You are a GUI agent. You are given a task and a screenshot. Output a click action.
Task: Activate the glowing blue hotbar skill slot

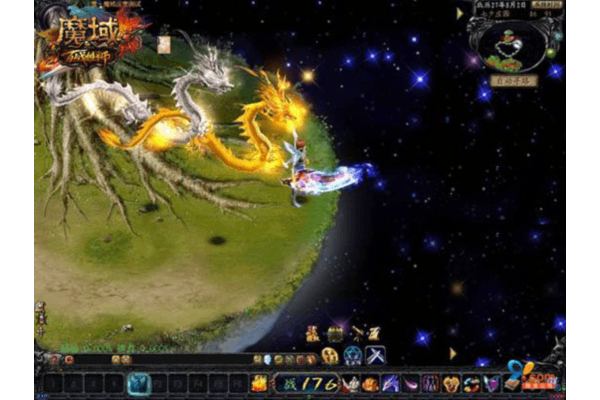click(140, 382)
